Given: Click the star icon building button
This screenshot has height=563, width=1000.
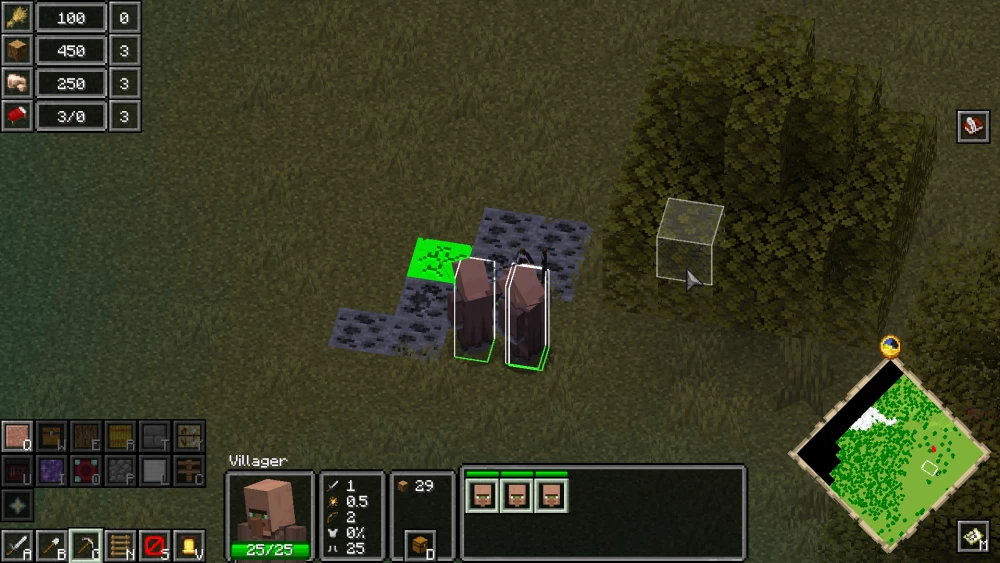Looking at the screenshot, I should click(18, 505).
